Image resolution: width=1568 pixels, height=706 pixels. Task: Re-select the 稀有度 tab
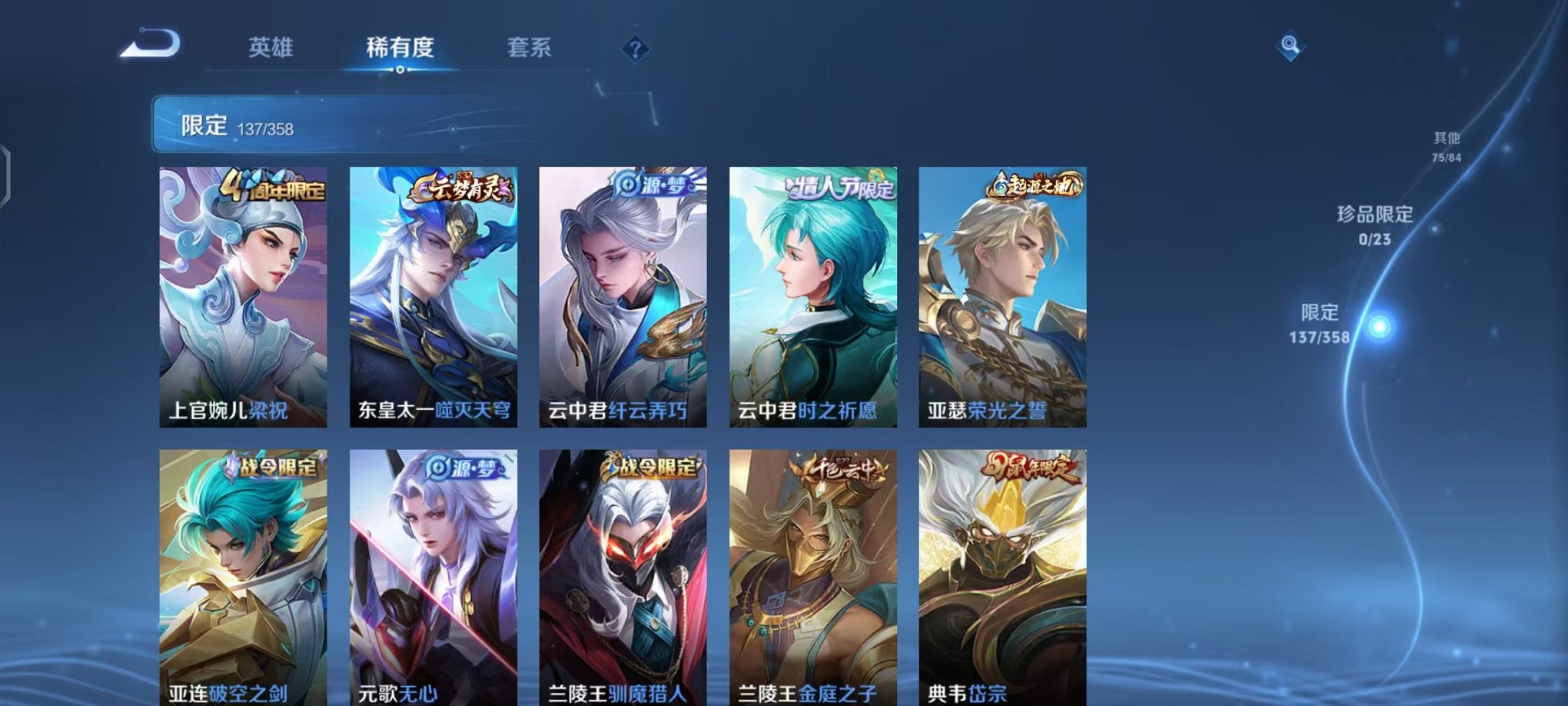[399, 48]
